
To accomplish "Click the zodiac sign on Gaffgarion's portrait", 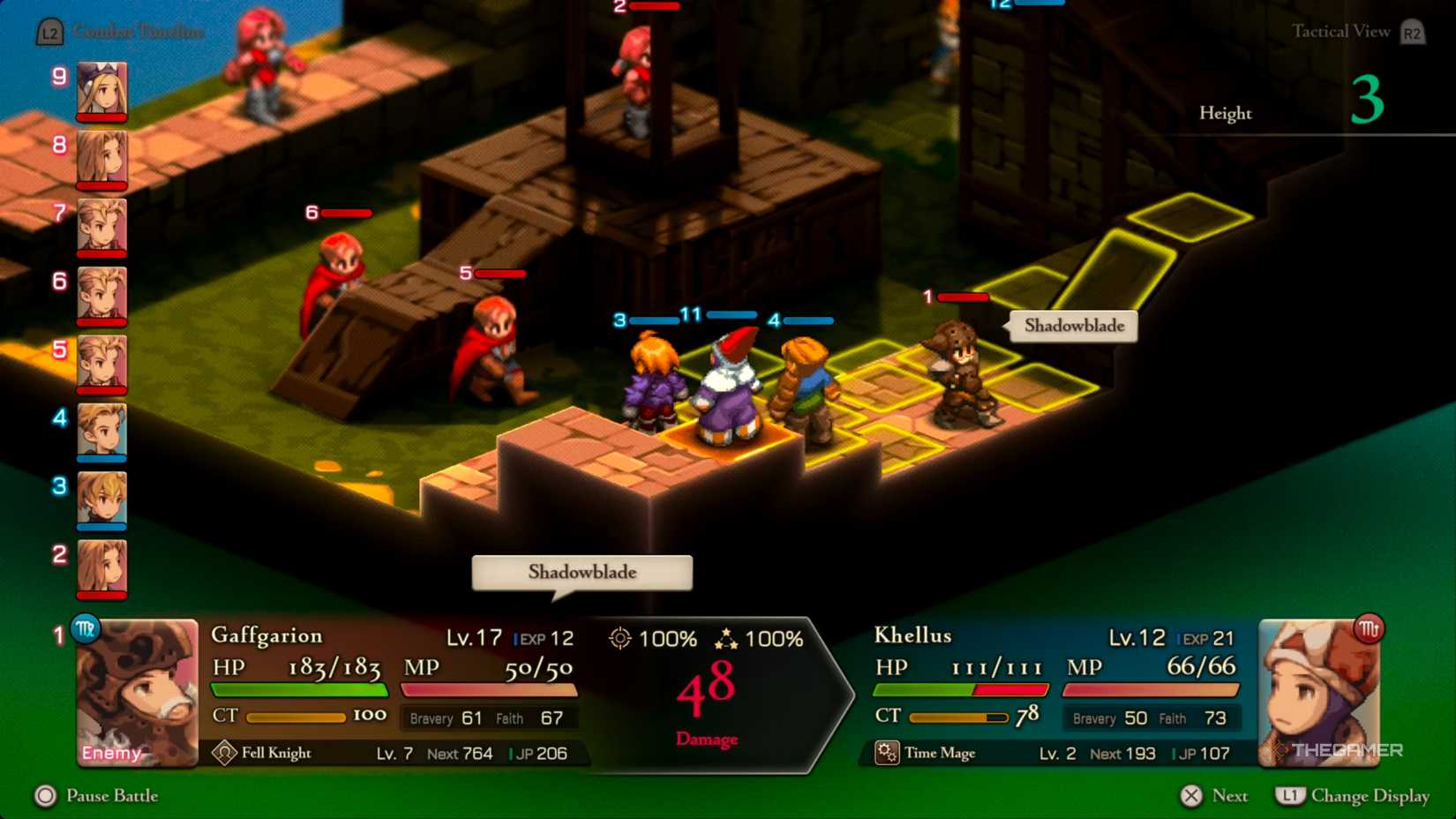I will pyautogui.click(x=86, y=628).
